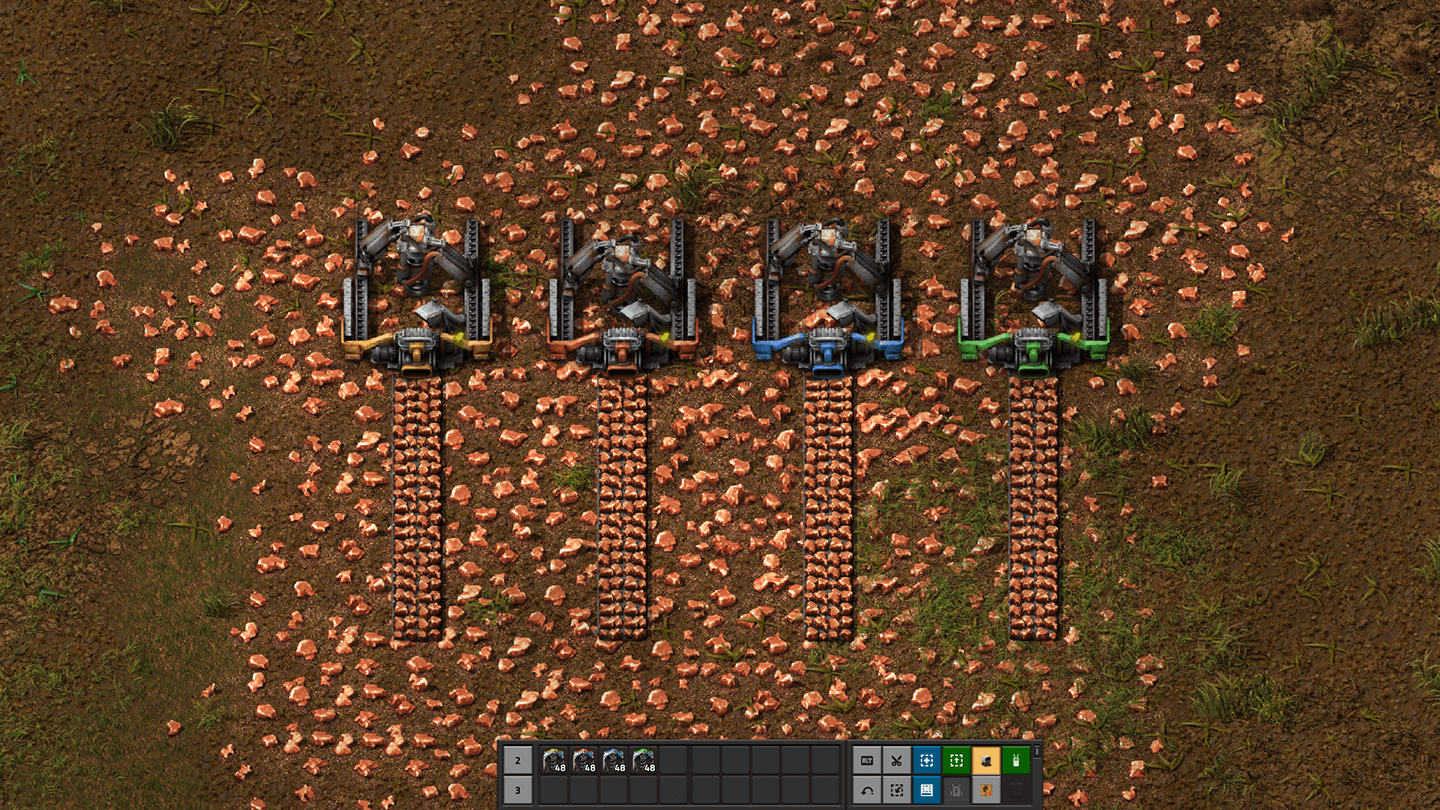Viewport: 1440px width, 810px height.
Task: Enable the grayed-out alerts shortcut
Action: pos(956,790)
